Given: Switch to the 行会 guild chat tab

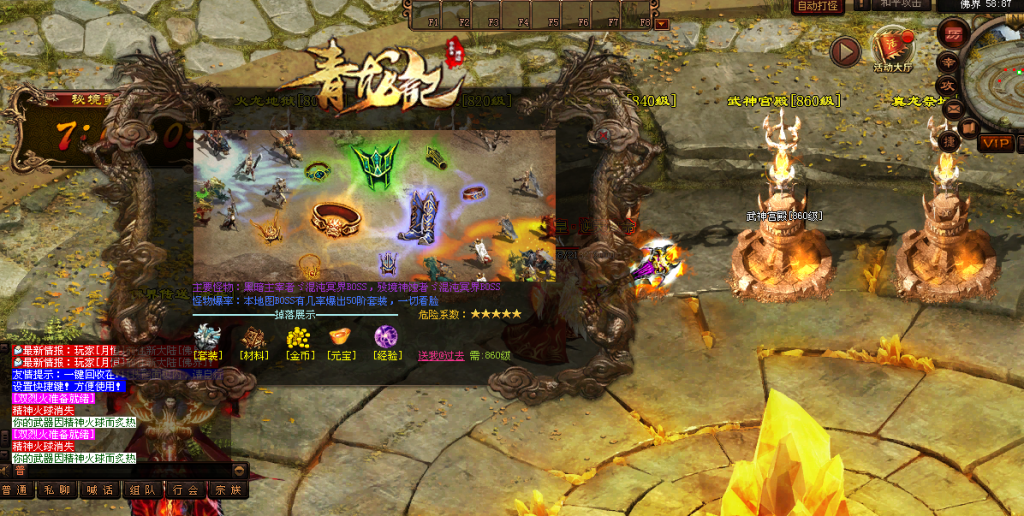Looking at the screenshot, I should [x=185, y=490].
